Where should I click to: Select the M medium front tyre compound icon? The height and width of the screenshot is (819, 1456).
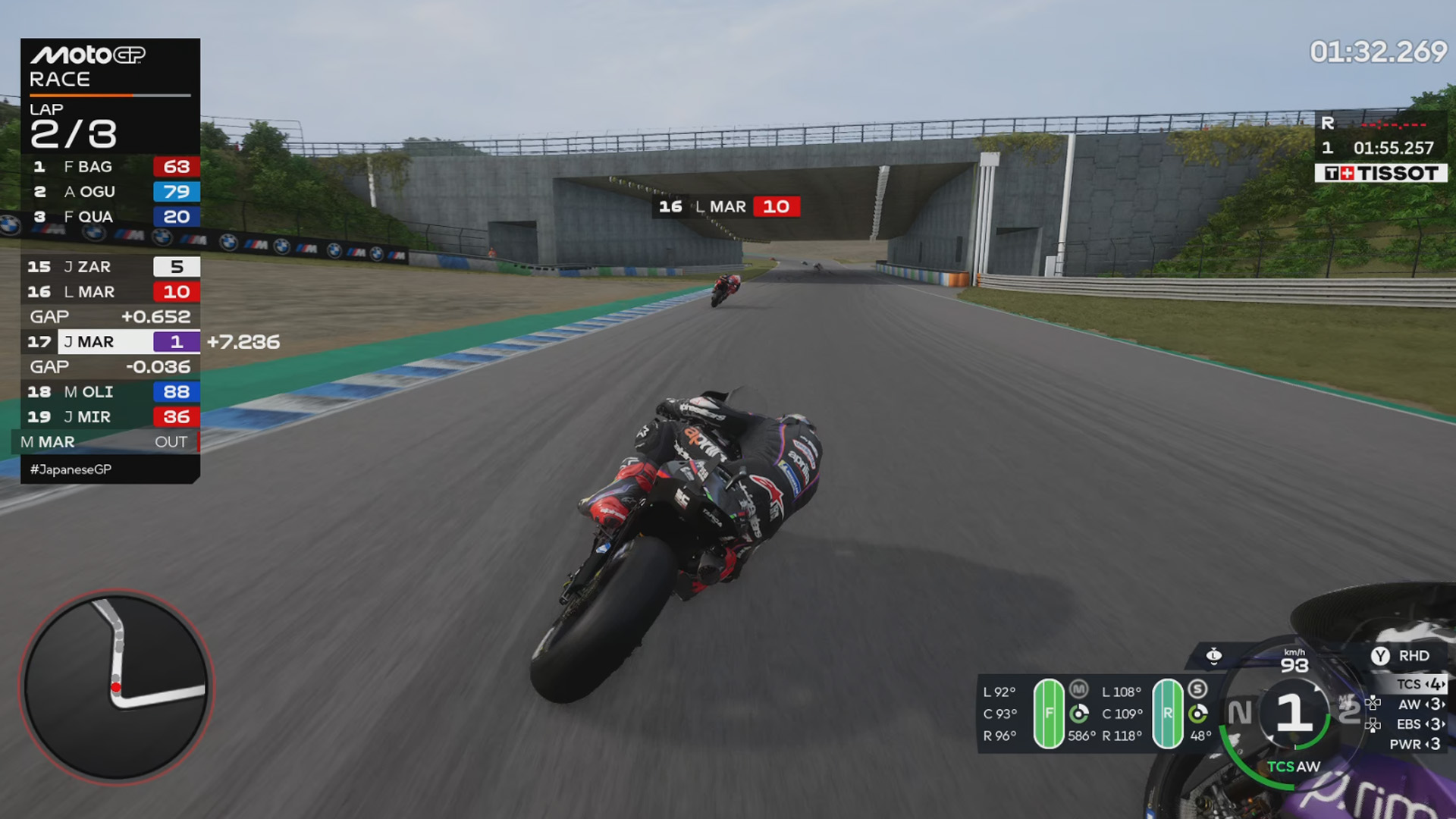[1078, 689]
